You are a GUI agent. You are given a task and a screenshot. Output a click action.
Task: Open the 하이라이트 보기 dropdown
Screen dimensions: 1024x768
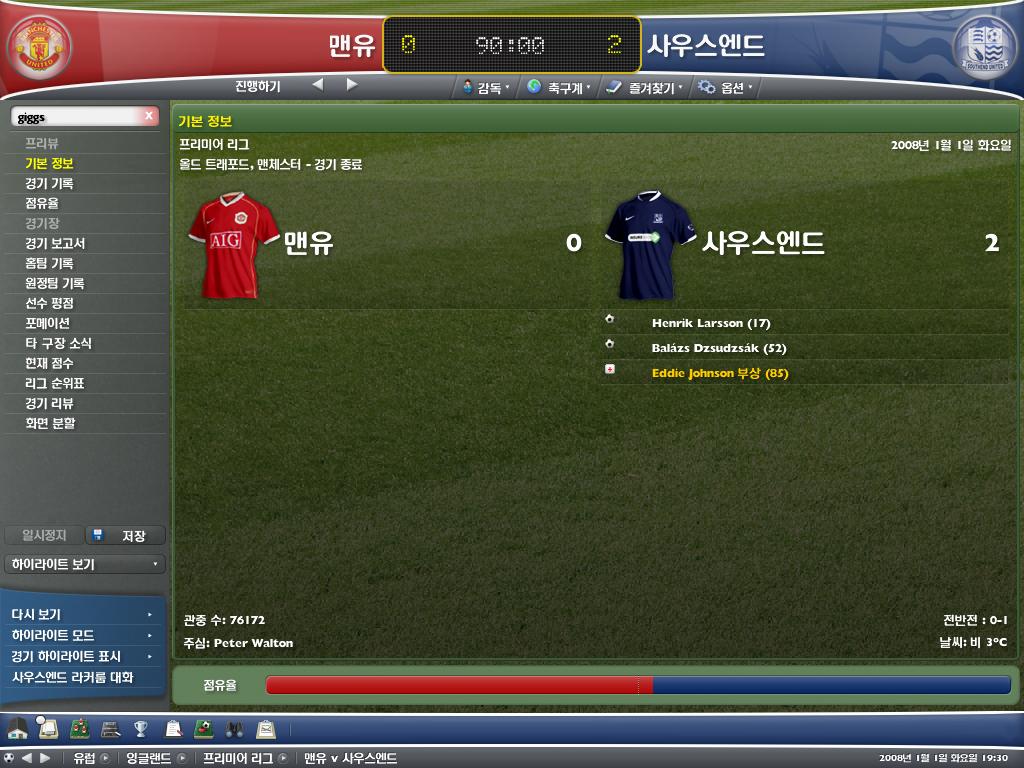(84, 564)
